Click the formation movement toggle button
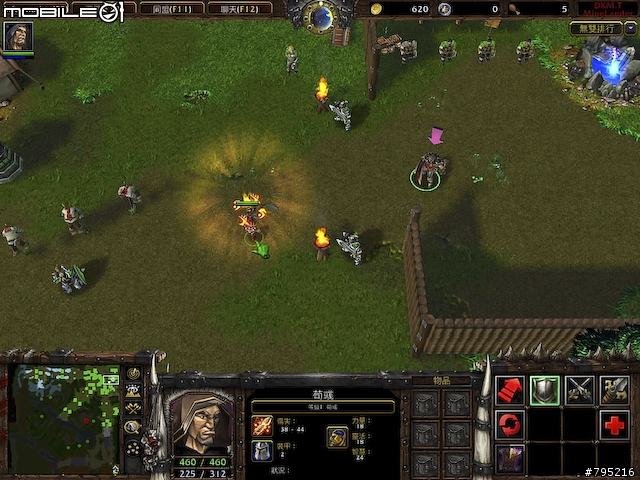Image resolution: width=640 pixels, height=480 pixels. 133,447
